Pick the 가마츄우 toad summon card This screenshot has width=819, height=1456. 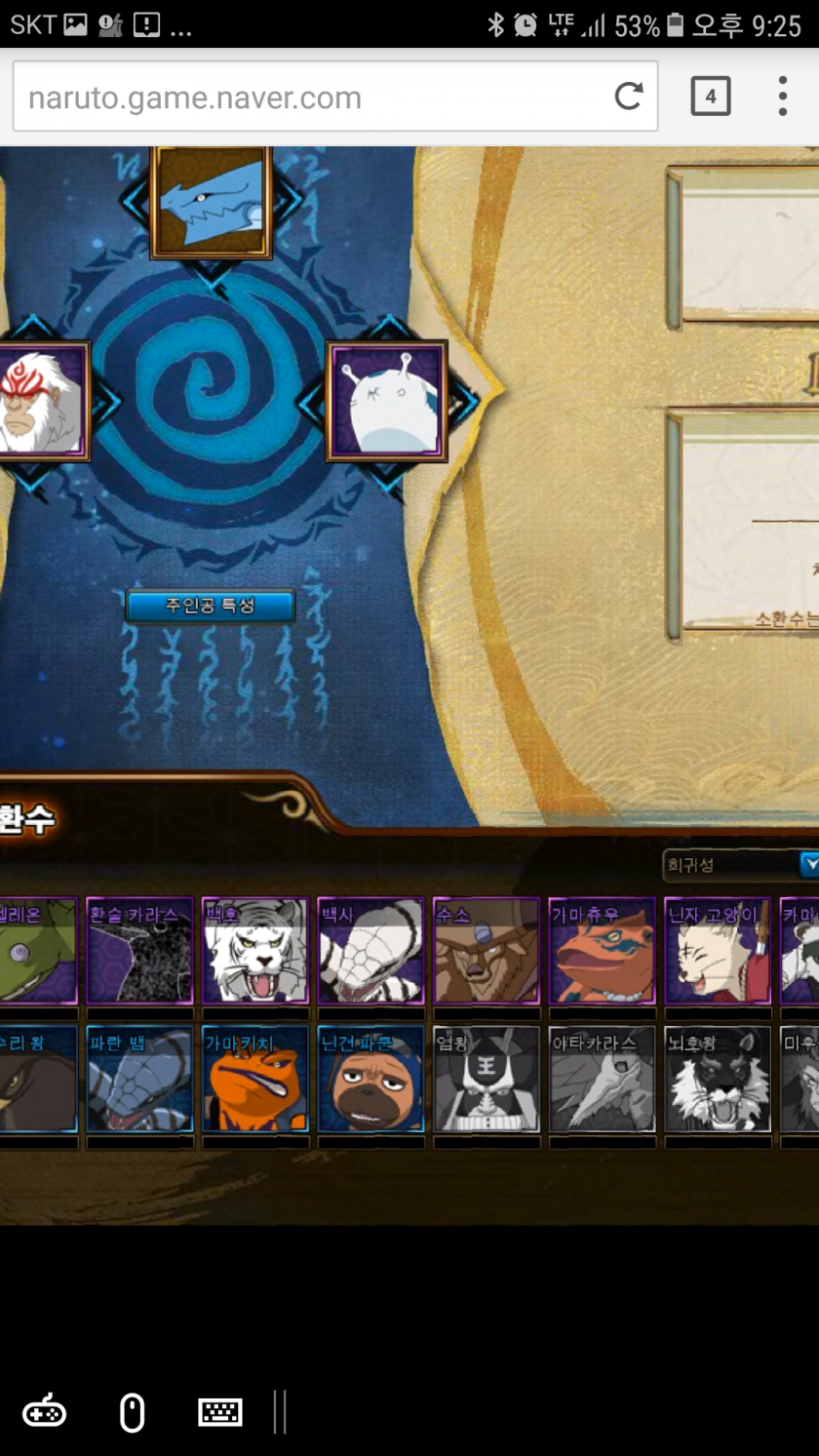pos(602,952)
